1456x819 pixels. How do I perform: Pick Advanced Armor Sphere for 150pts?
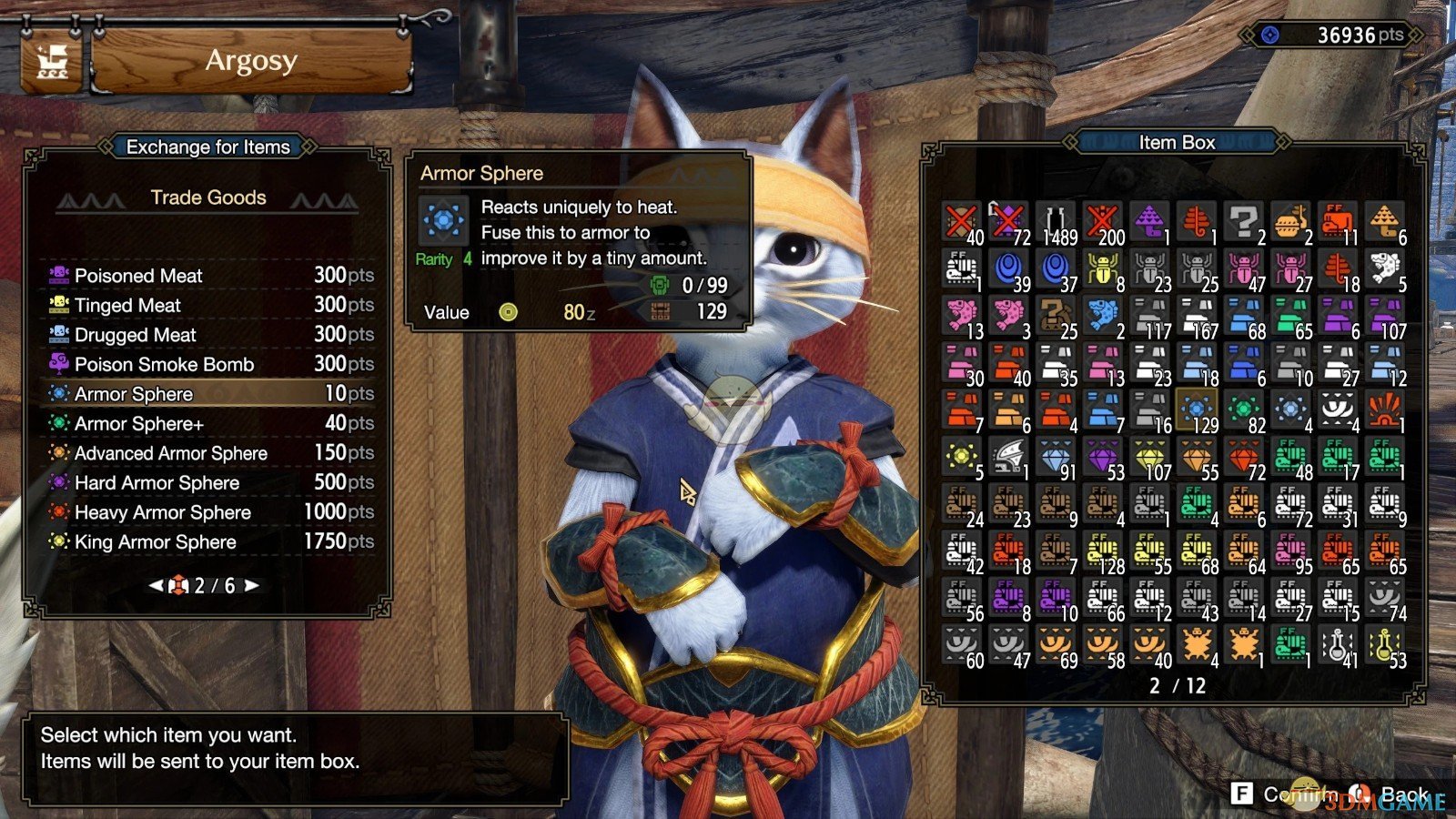click(x=207, y=453)
